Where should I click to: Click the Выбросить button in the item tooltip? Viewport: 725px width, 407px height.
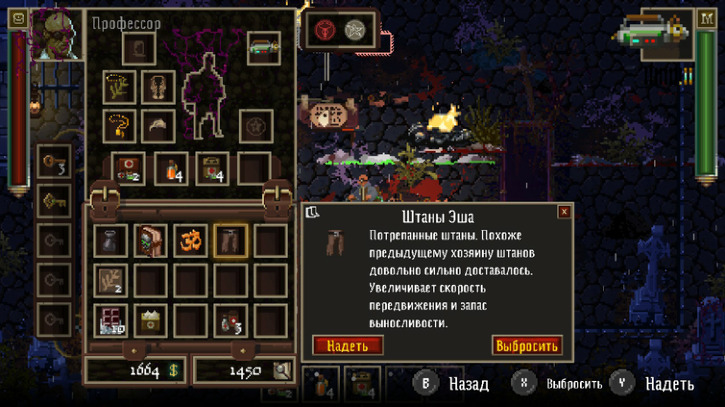tap(526, 346)
